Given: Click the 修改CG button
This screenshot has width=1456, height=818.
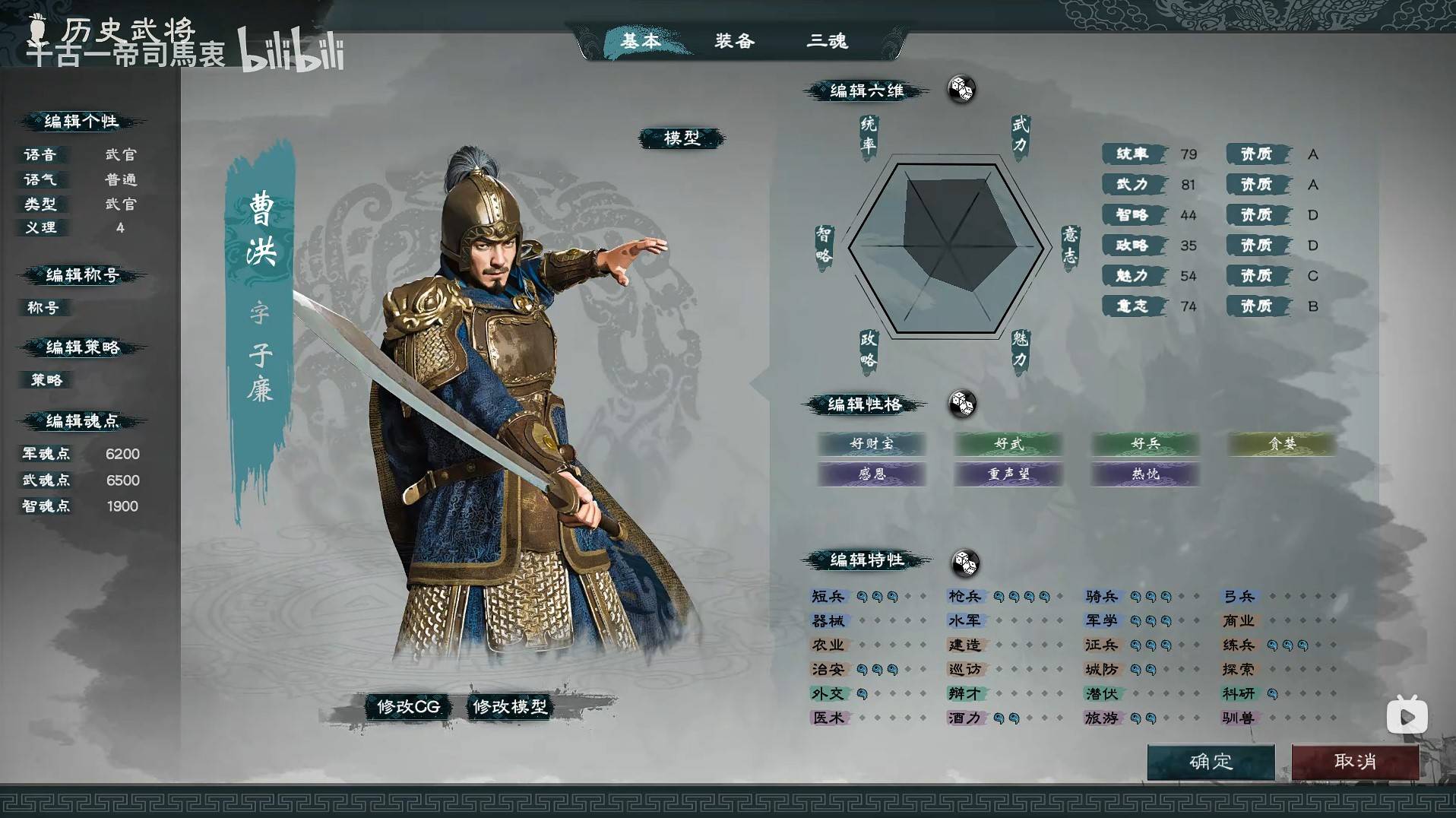Looking at the screenshot, I should (x=407, y=706).
